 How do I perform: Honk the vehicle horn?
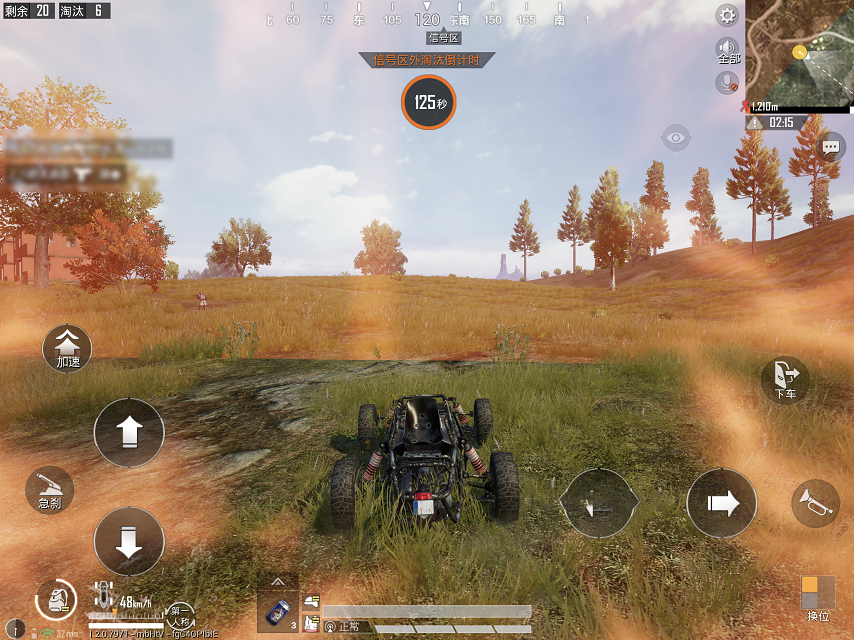coord(815,504)
